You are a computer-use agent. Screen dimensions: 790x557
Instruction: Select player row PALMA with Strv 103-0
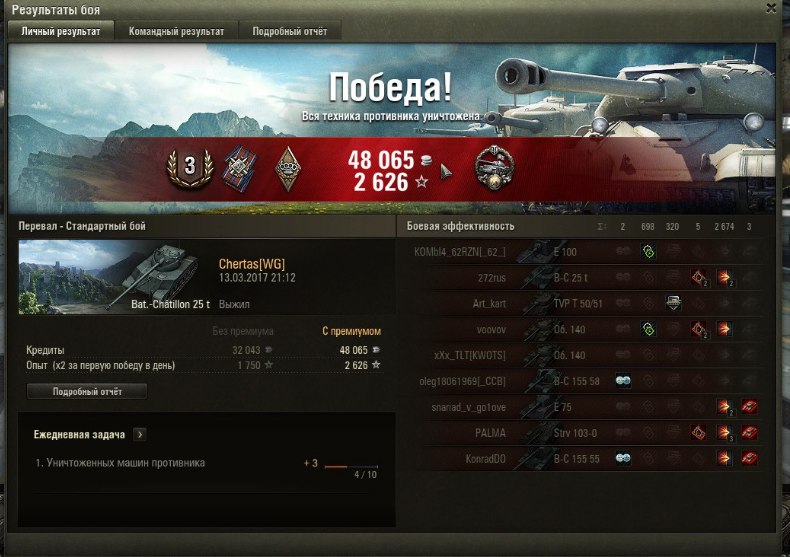[500, 433]
